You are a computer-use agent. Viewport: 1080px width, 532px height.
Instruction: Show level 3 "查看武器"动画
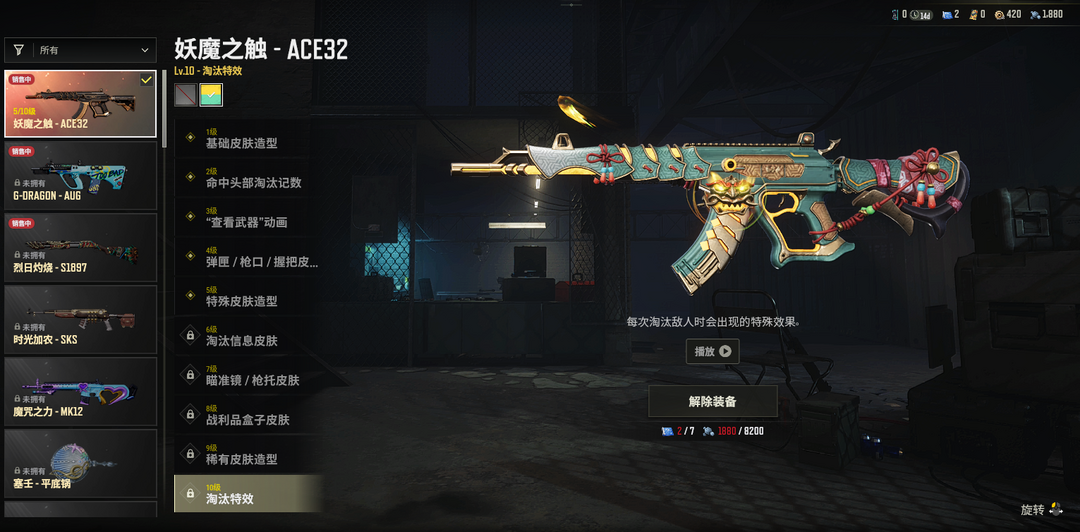click(x=248, y=217)
